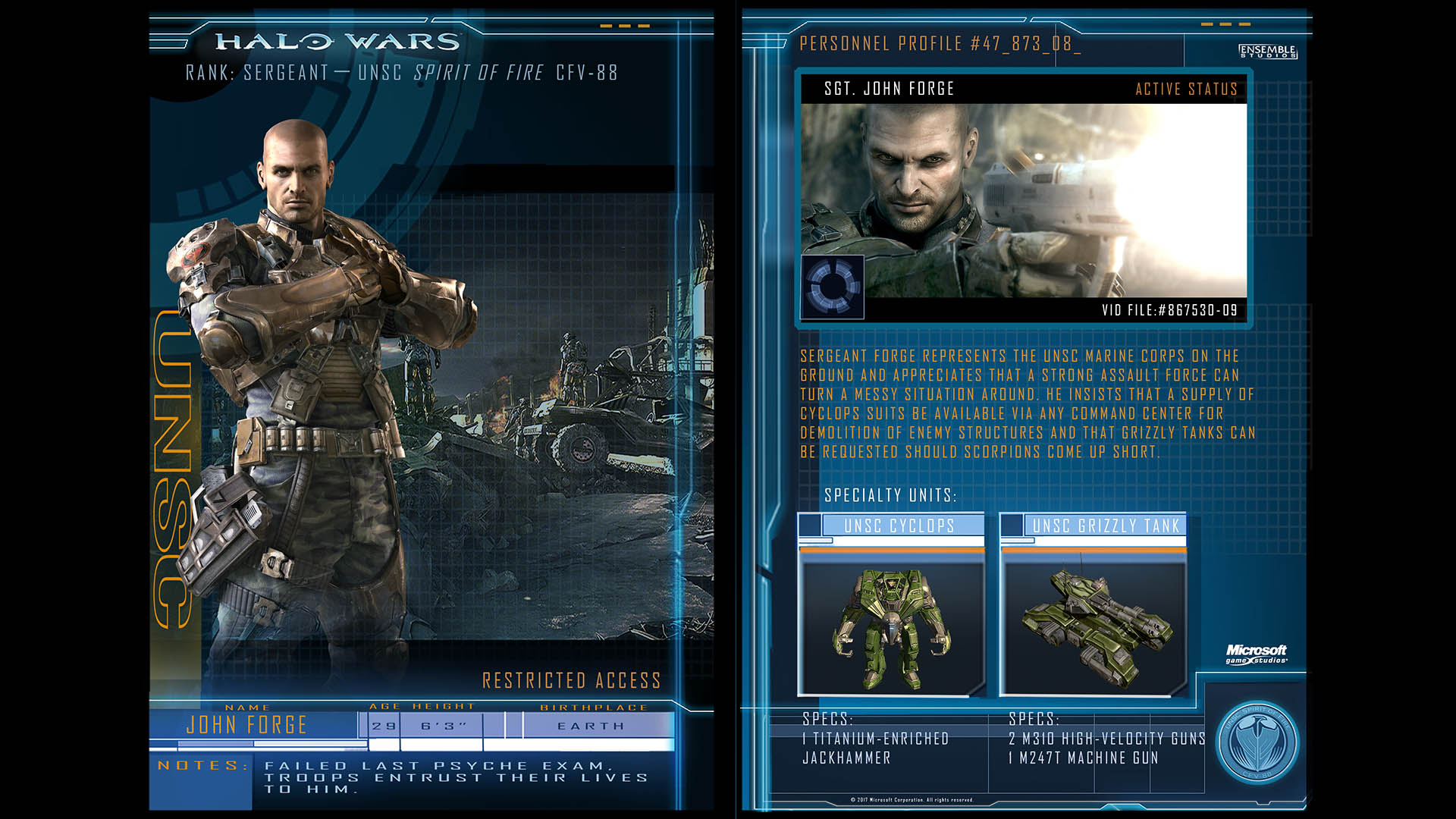Select the vertical UNSC insignia text
Image resolution: width=1456 pixels, height=819 pixels.
pyautogui.click(x=168, y=470)
